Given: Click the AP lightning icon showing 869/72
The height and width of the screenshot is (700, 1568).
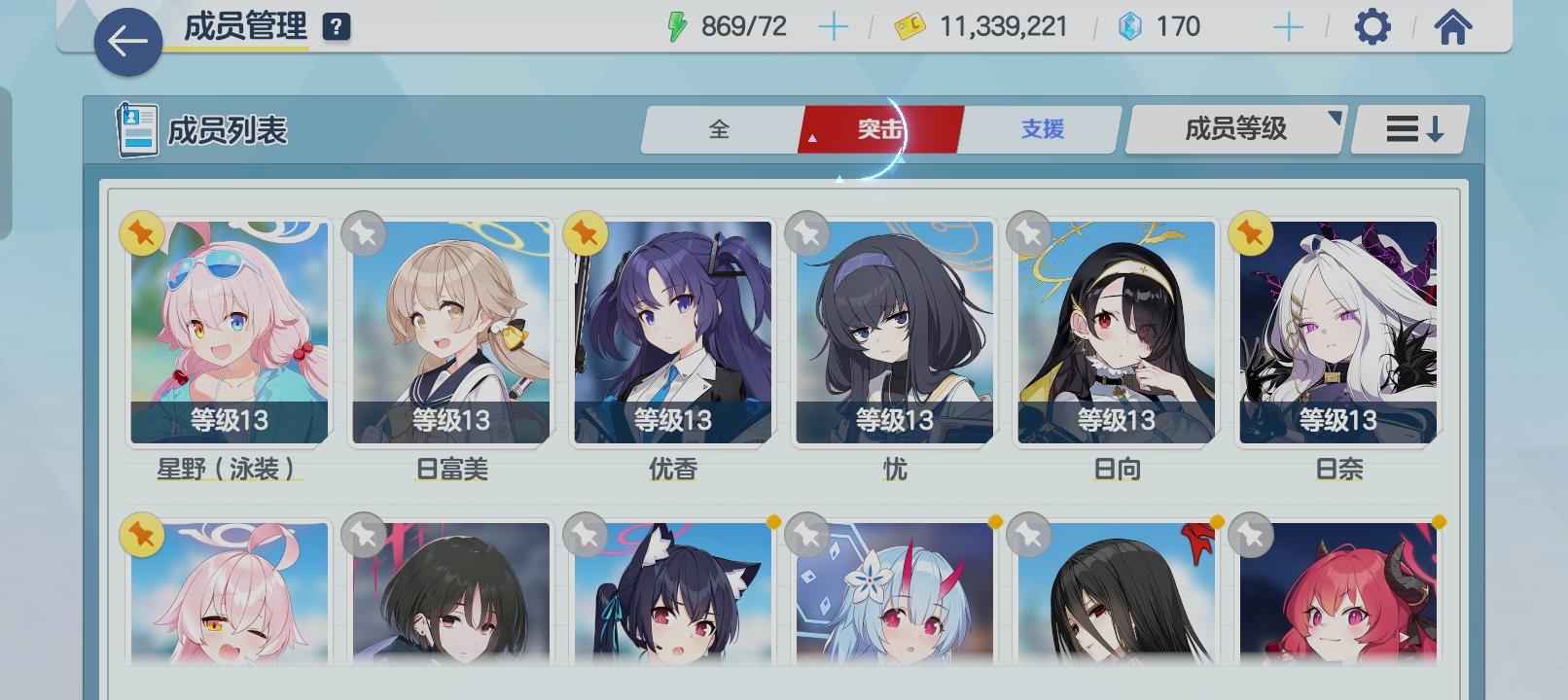Looking at the screenshot, I should pyautogui.click(x=676, y=27).
